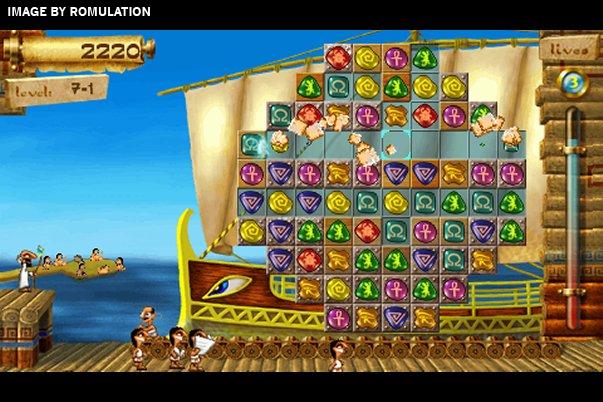Viewport: 603px width, 402px height.
Task: Select the red gem in the board's top row
Action: tap(338, 58)
